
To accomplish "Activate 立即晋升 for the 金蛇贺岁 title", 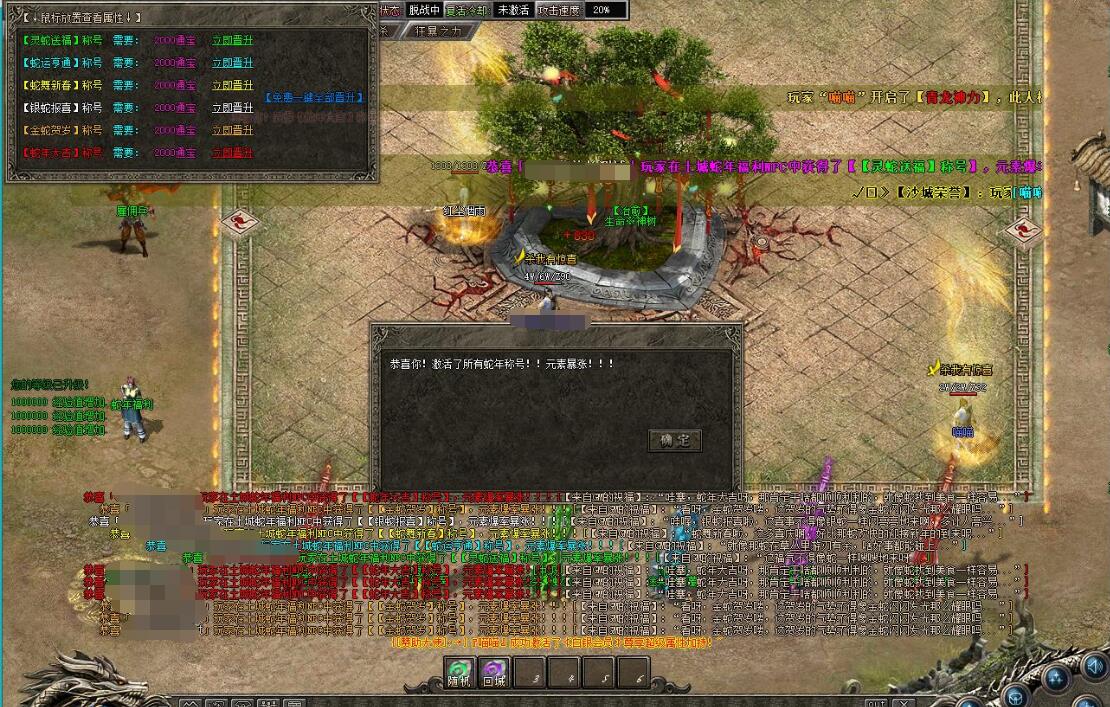I will pyautogui.click(x=232, y=130).
